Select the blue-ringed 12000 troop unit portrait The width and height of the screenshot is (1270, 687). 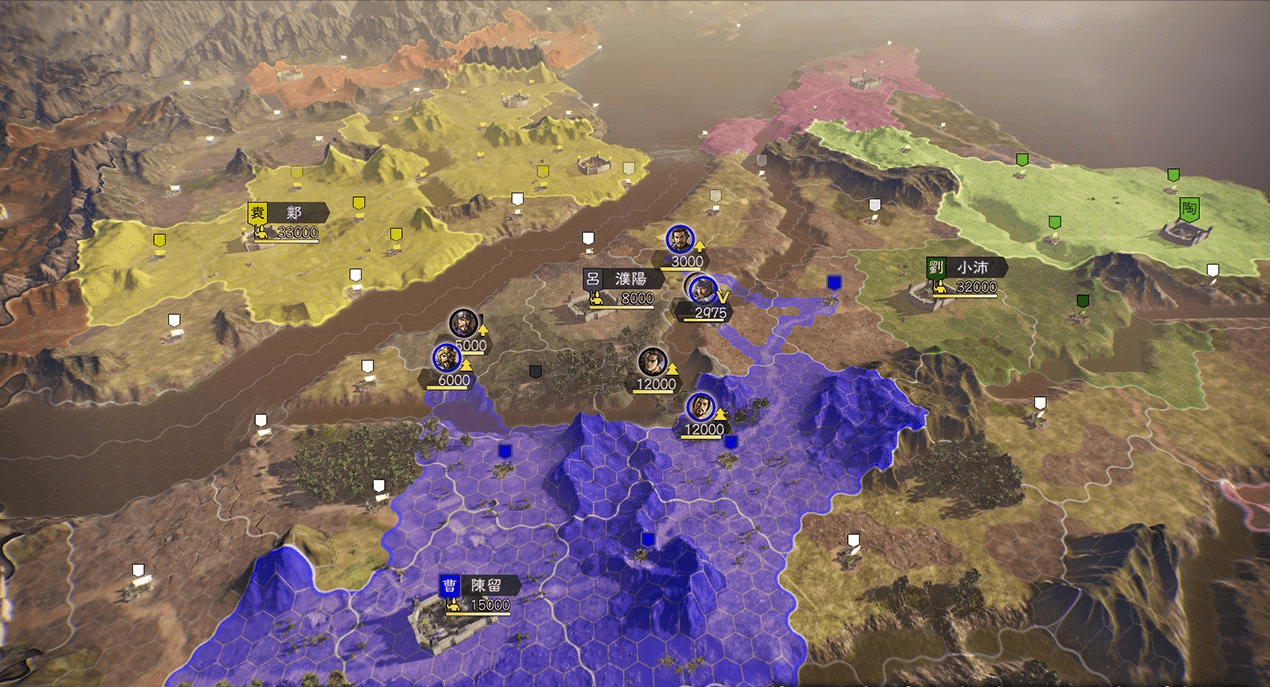701,407
